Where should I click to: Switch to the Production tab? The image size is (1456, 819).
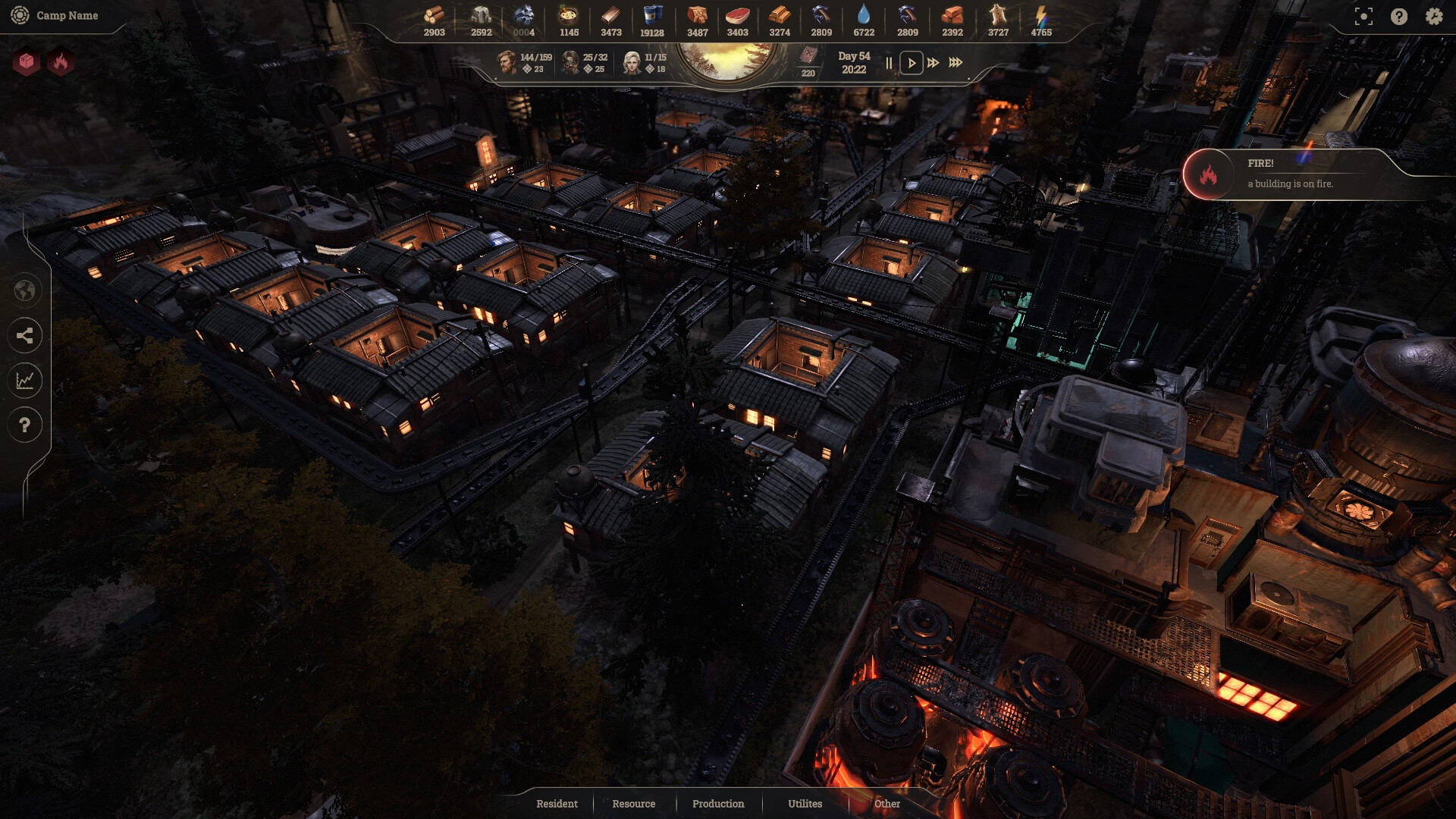click(717, 804)
